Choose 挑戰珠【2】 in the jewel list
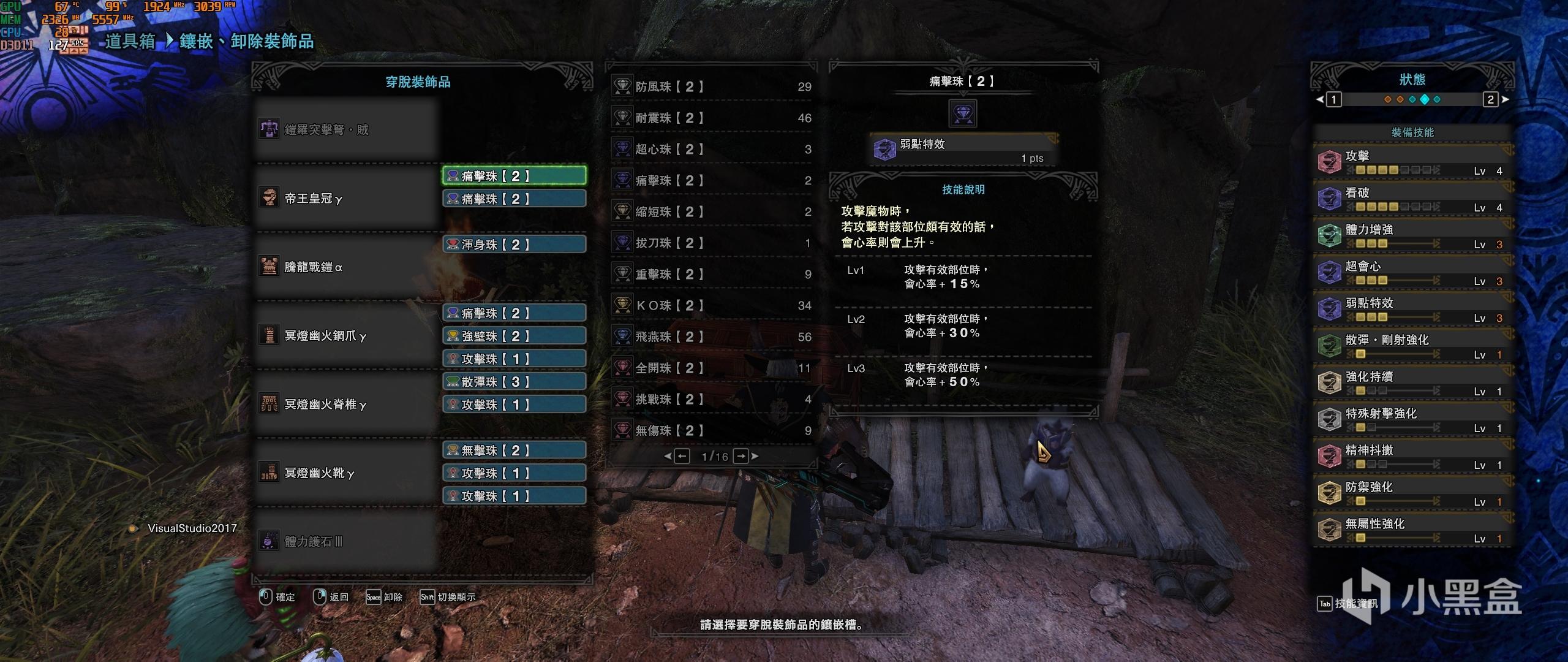This screenshot has height=662, width=1568. point(712,400)
